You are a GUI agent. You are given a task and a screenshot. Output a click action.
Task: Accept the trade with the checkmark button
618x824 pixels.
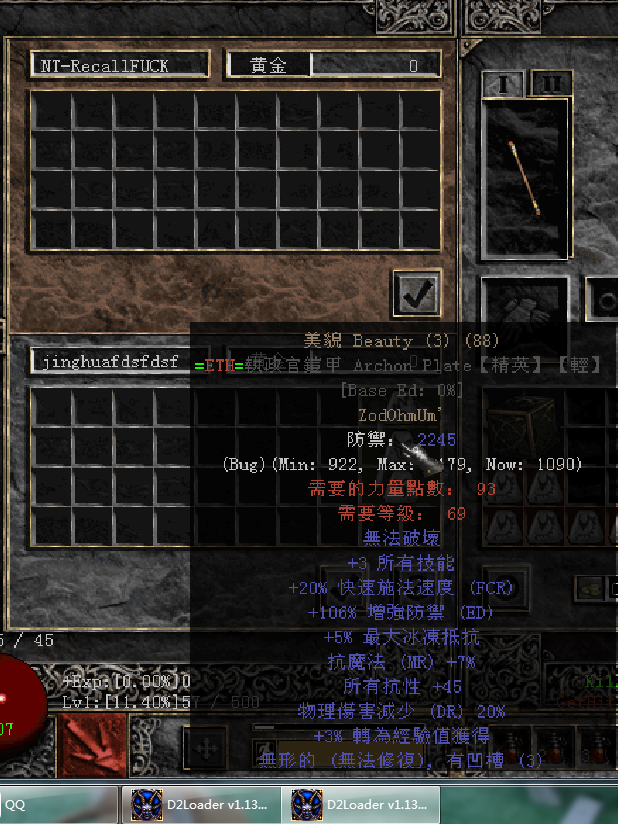pos(416,293)
